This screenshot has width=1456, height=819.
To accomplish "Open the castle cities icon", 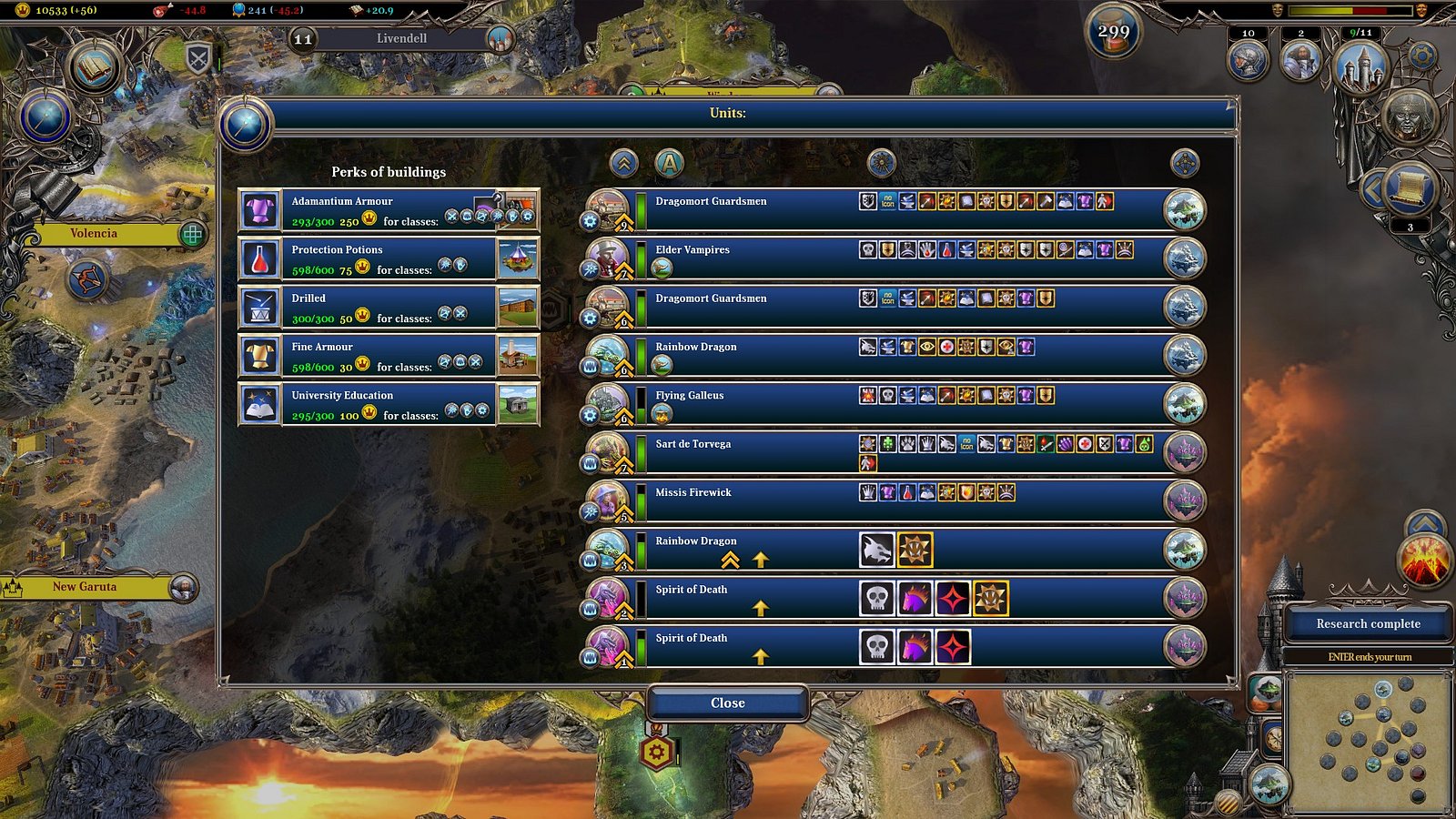I will click(1360, 64).
